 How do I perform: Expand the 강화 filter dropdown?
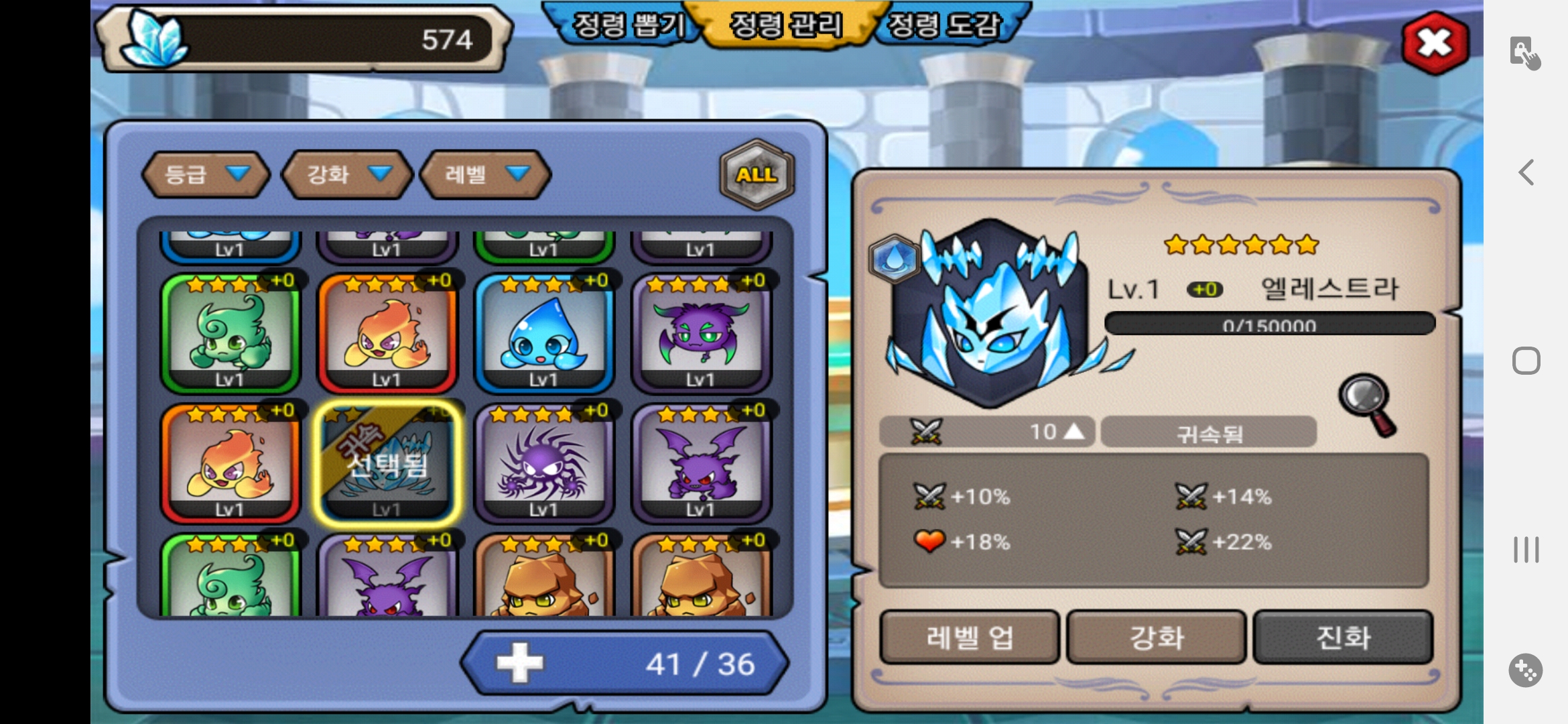346,174
